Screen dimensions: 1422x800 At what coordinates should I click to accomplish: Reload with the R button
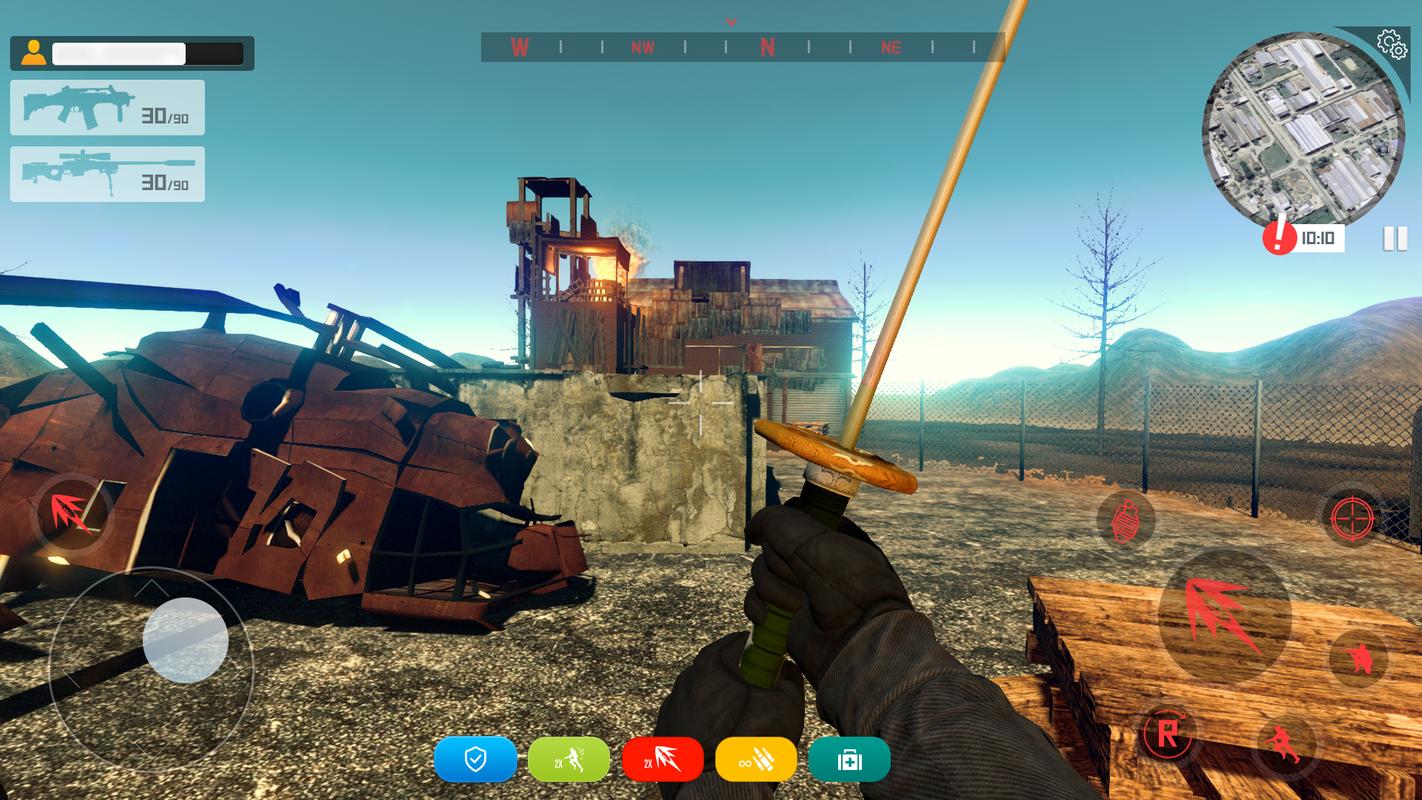[1166, 734]
